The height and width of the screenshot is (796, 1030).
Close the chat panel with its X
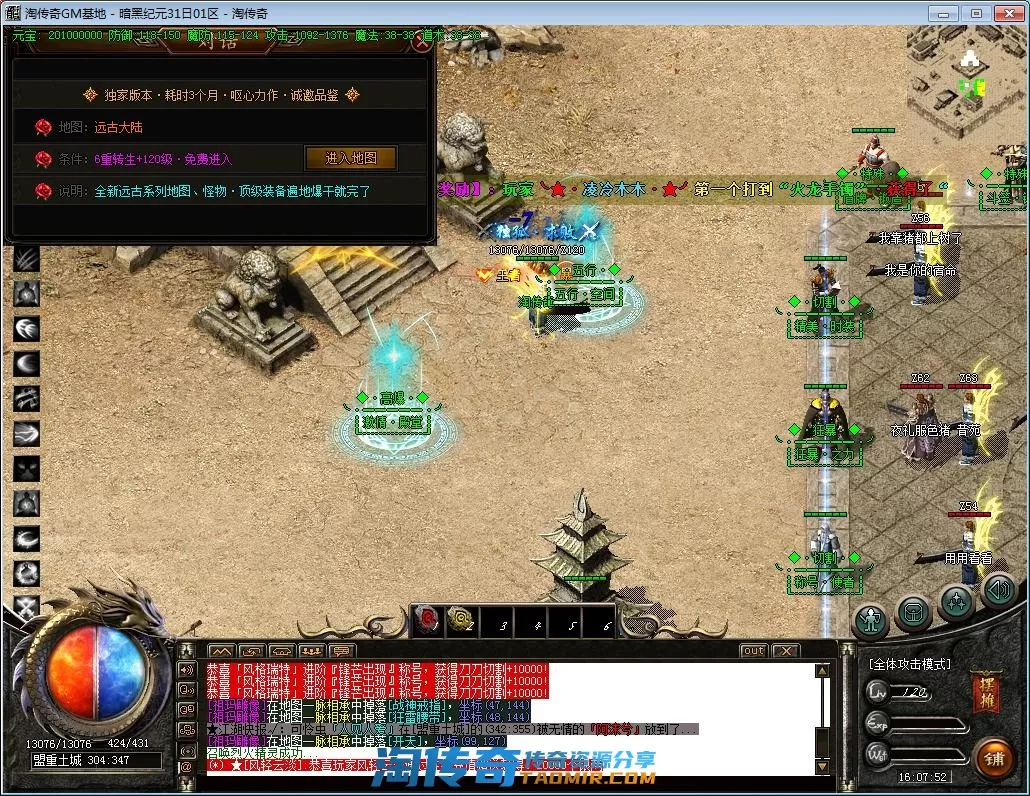point(786,651)
